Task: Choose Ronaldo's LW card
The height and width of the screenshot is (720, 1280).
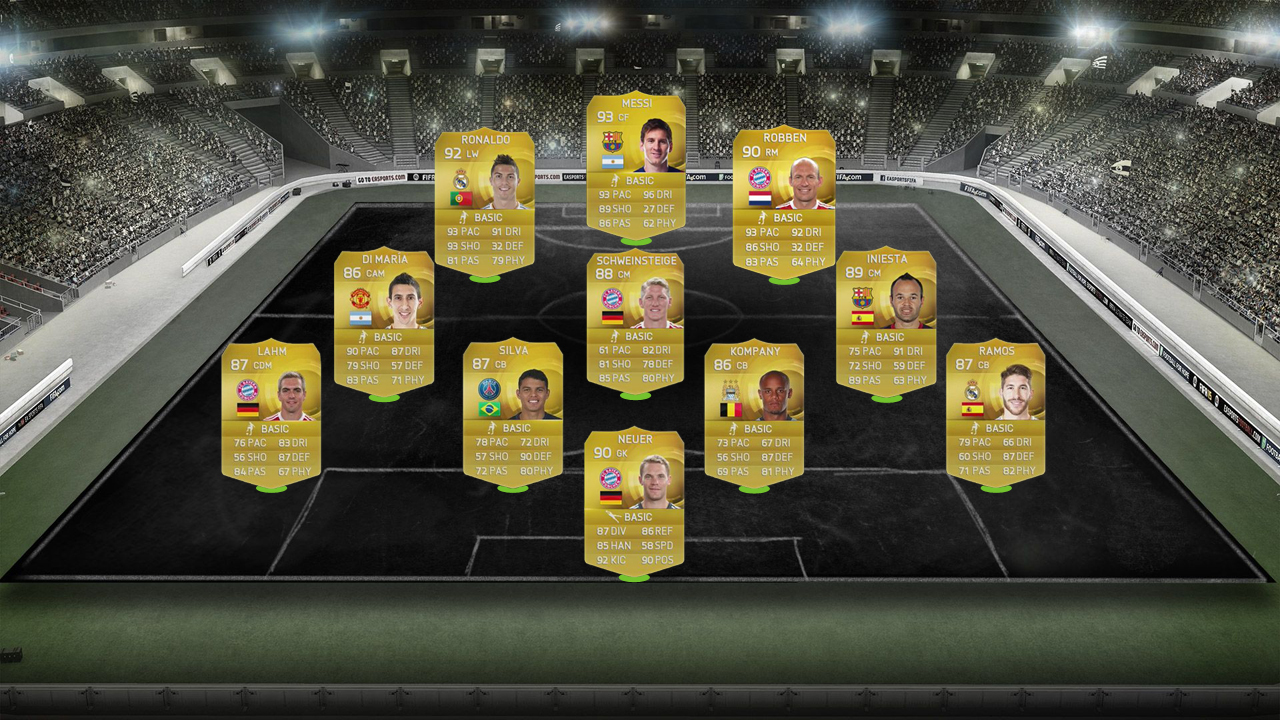Action: coord(484,203)
